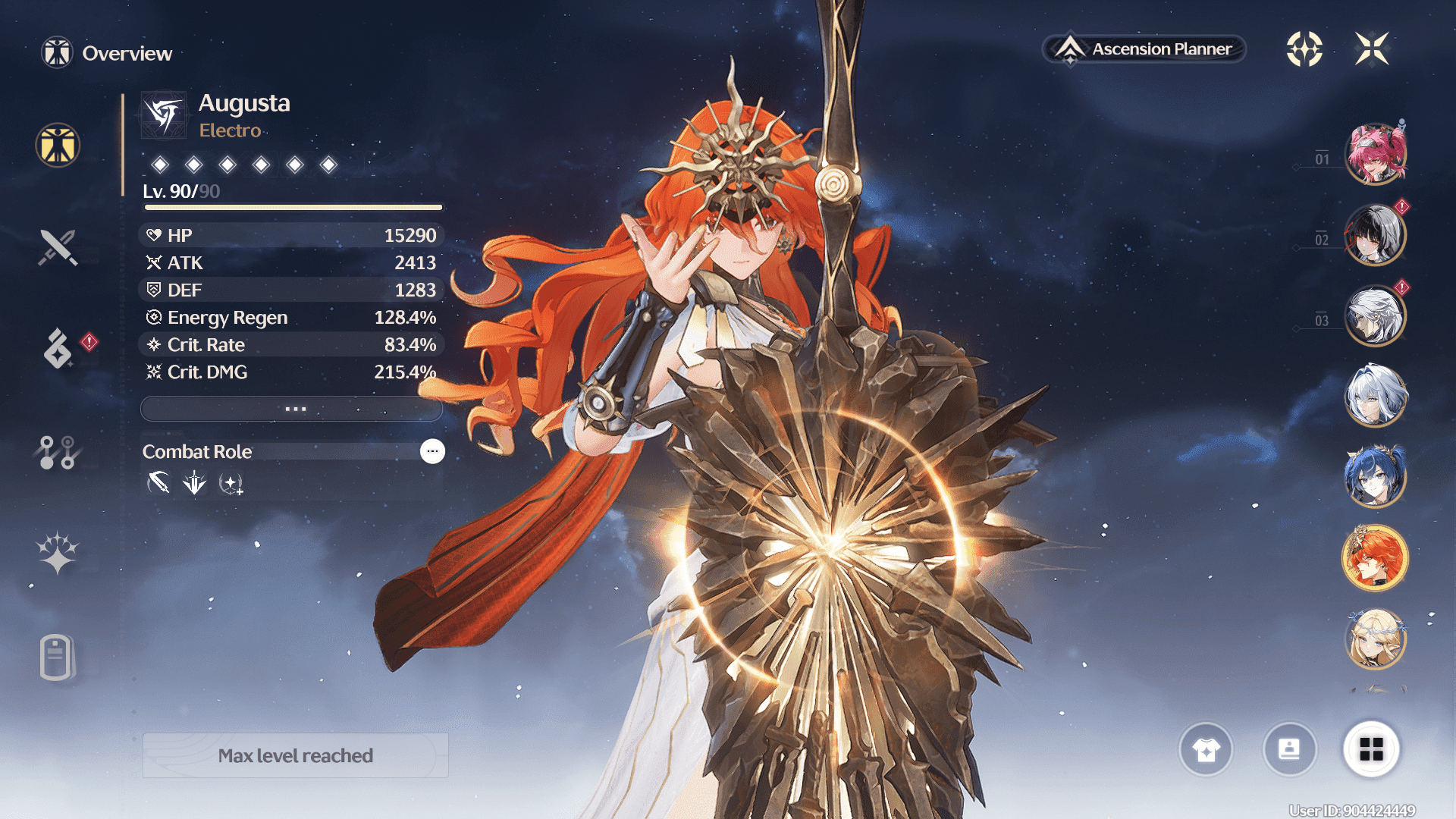This screenshot has height=819, width=1456.
Task: Close the character overview screen
Action: point(1372,49)
